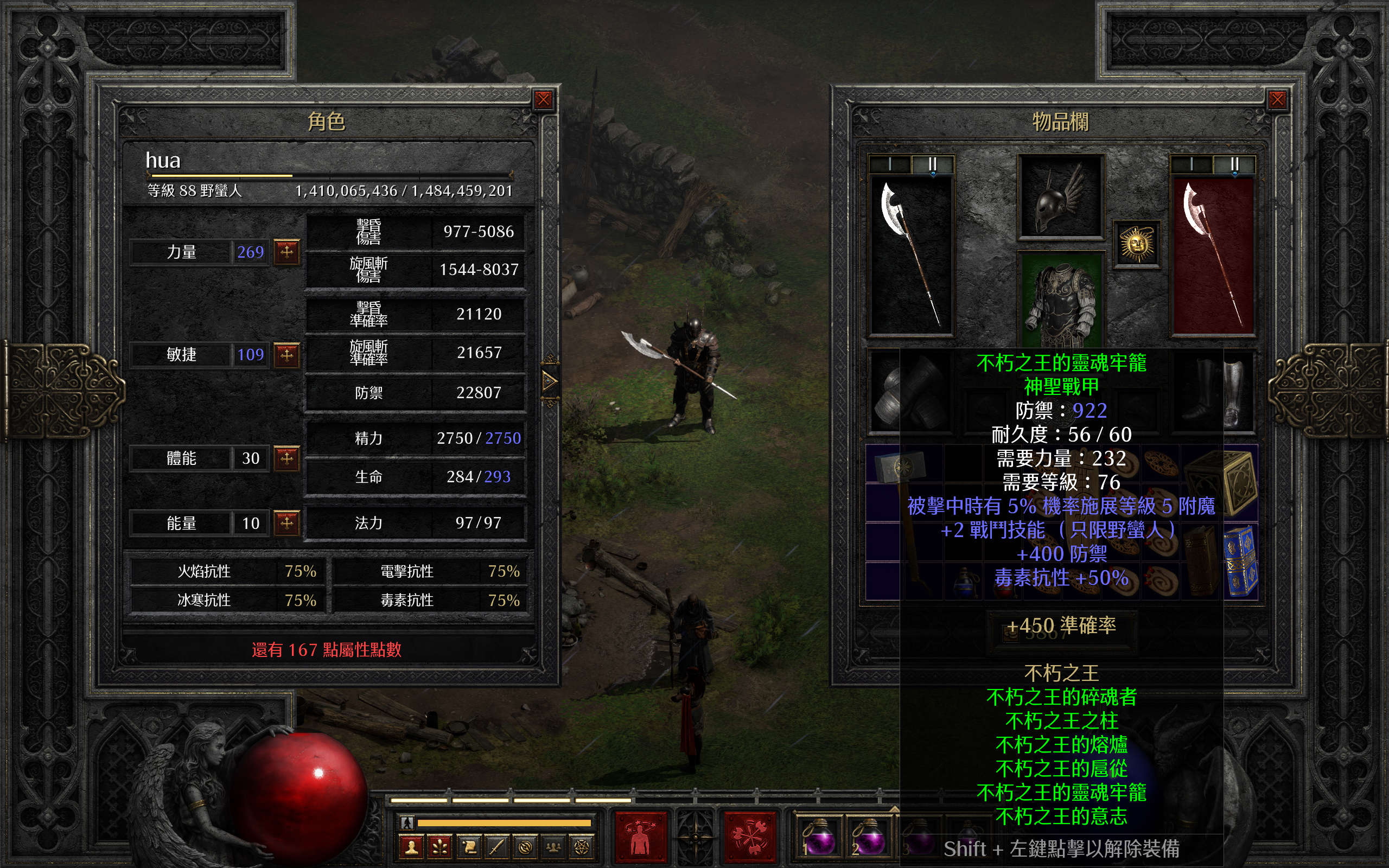
Task: Add a point to 體能 vitality
Action: tap(287, 458)
